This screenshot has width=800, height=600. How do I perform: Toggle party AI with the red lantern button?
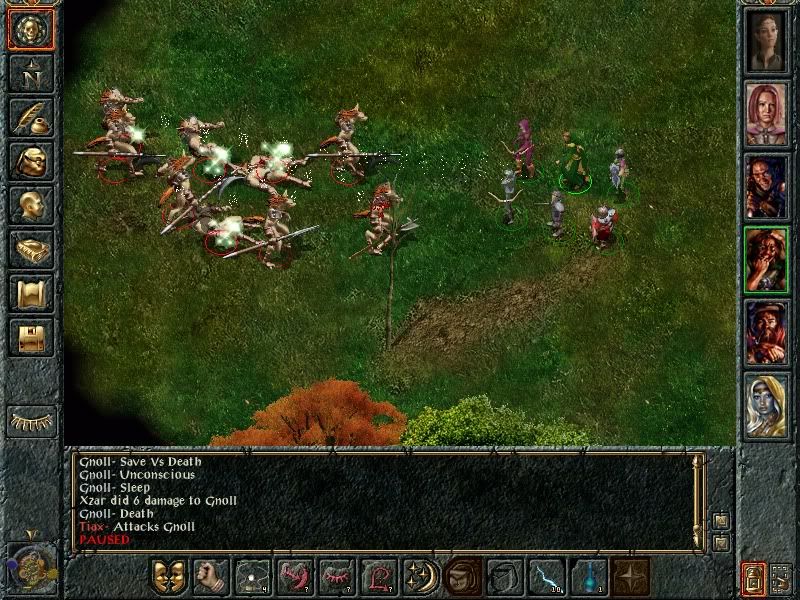point(752,577)
